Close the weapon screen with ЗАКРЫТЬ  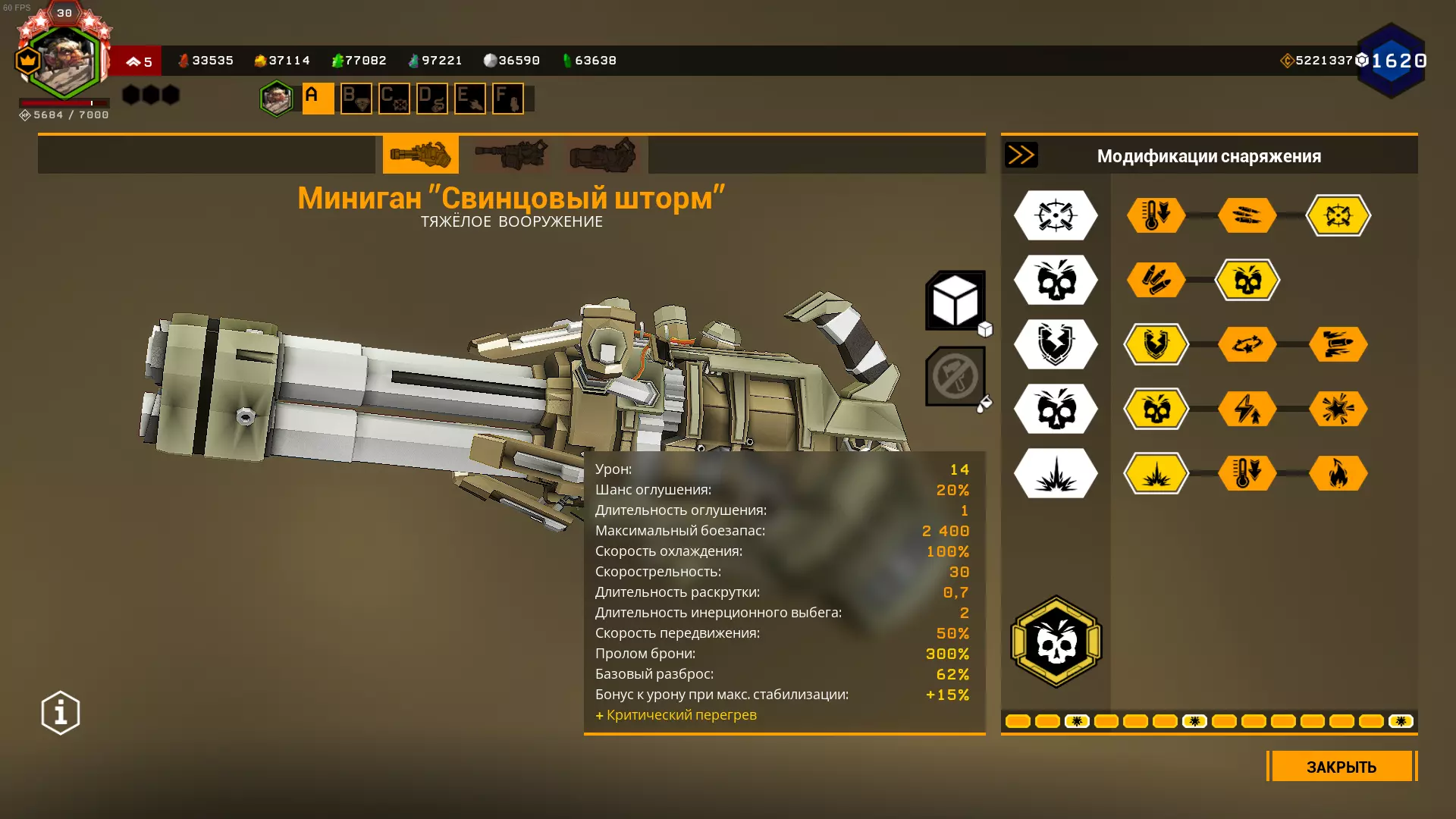click(1341, 767)
